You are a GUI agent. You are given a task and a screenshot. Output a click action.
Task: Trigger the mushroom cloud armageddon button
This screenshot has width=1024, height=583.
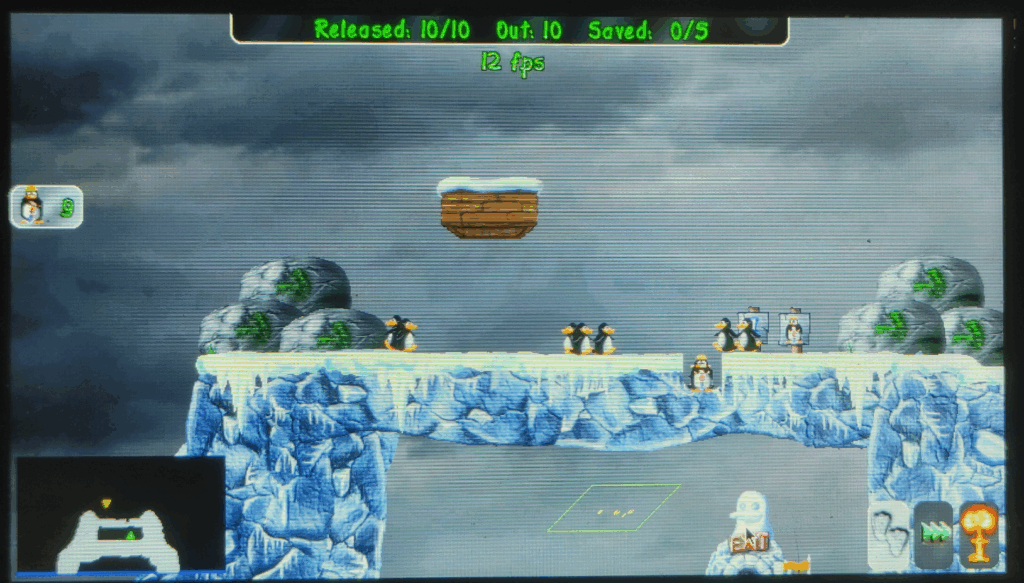click(979, 533)
